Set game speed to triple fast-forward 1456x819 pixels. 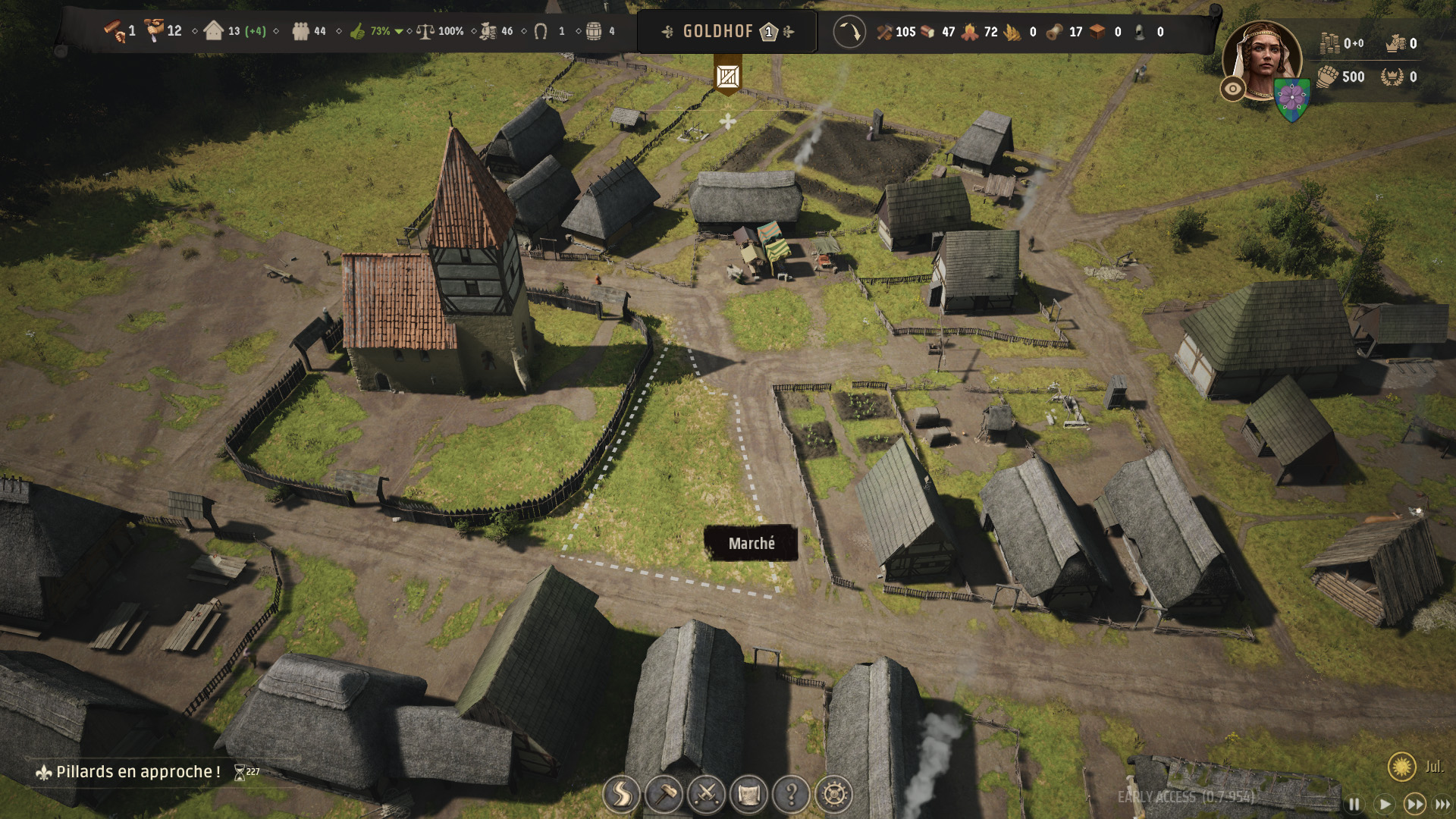tap(1442, 804)
